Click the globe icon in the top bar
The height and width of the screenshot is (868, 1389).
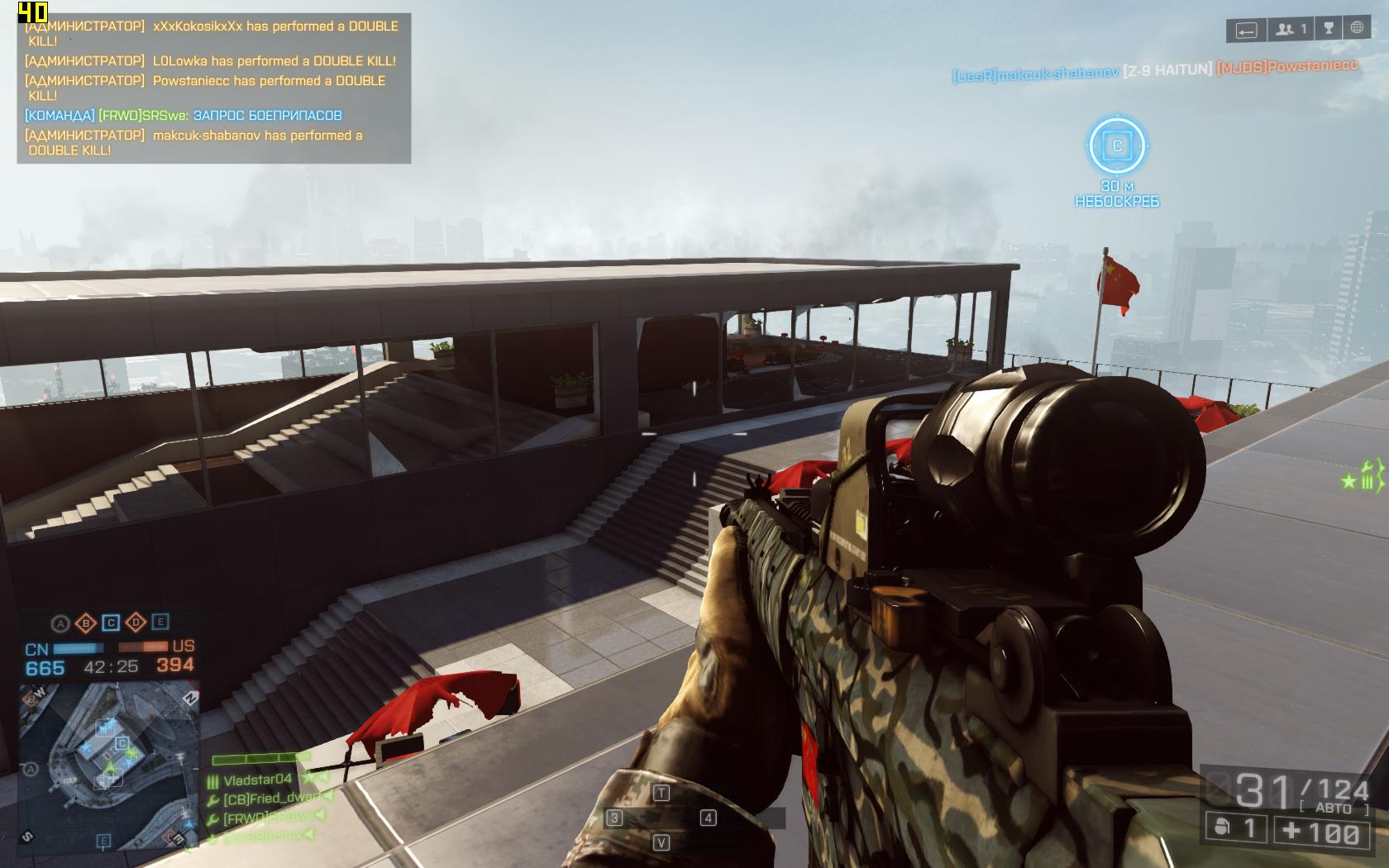(1357, 29)
